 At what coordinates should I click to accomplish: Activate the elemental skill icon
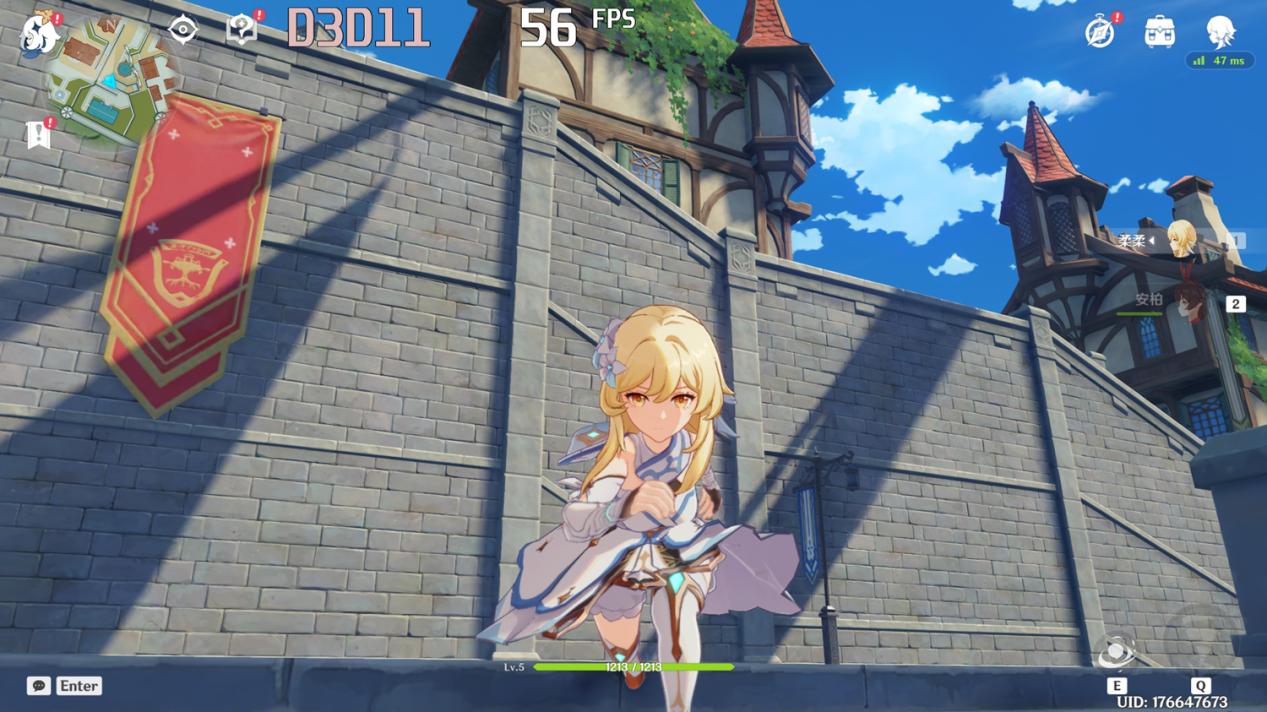[x=1116, y=653]
